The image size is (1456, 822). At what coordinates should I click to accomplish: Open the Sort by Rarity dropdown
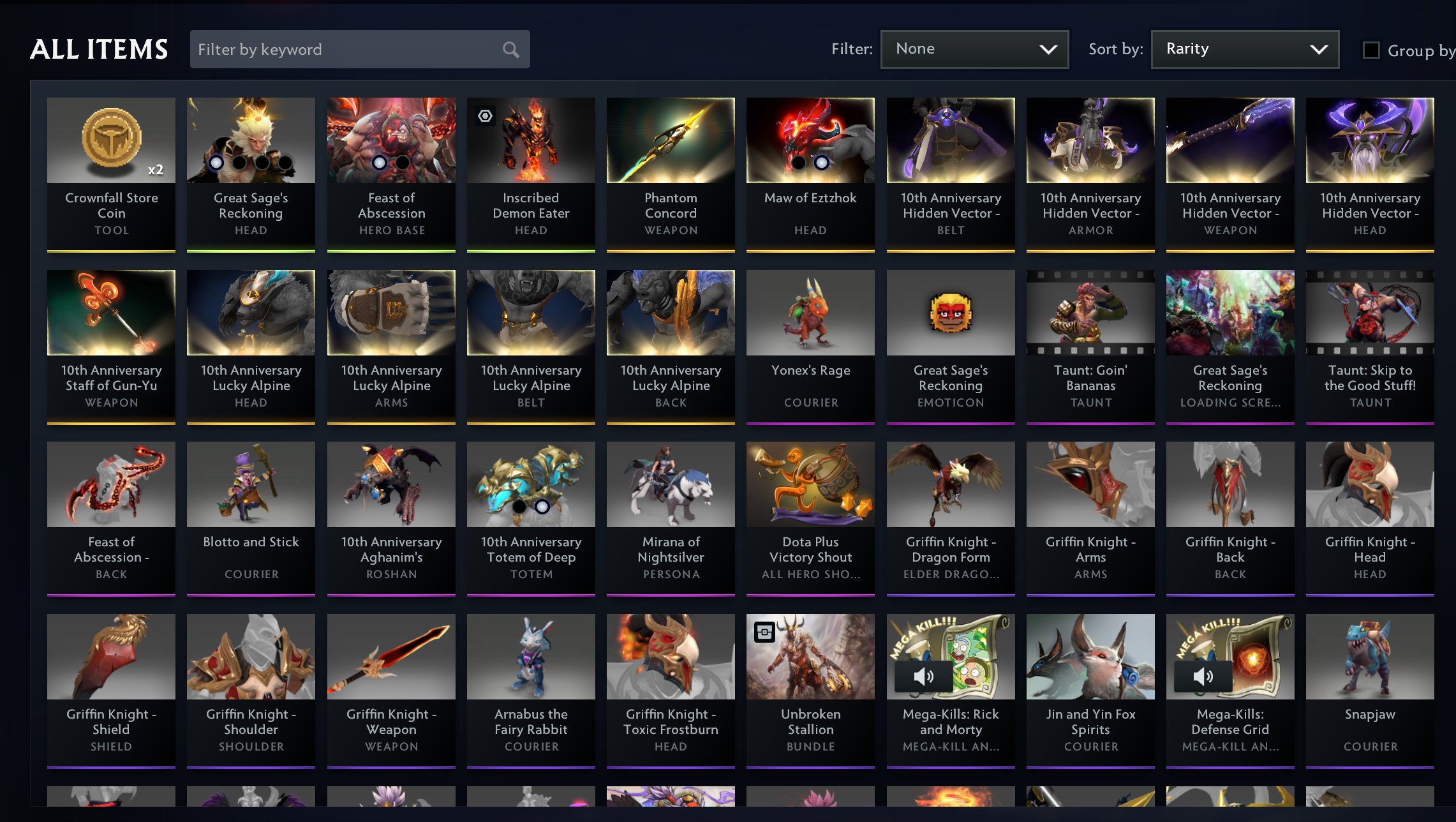pos(1244,49)
